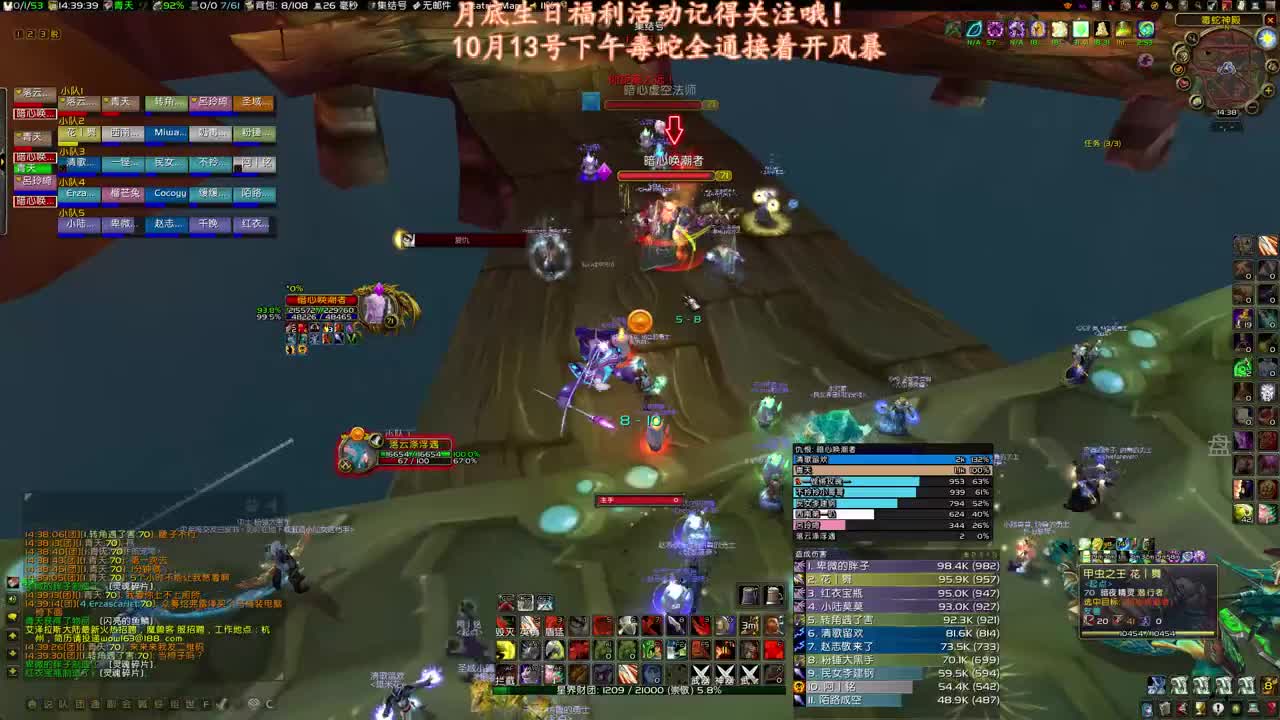This screenshot has height=720, width=1280.
Task: Click the 星界财团 reputation progress bar
Action: tap(640, 691)
